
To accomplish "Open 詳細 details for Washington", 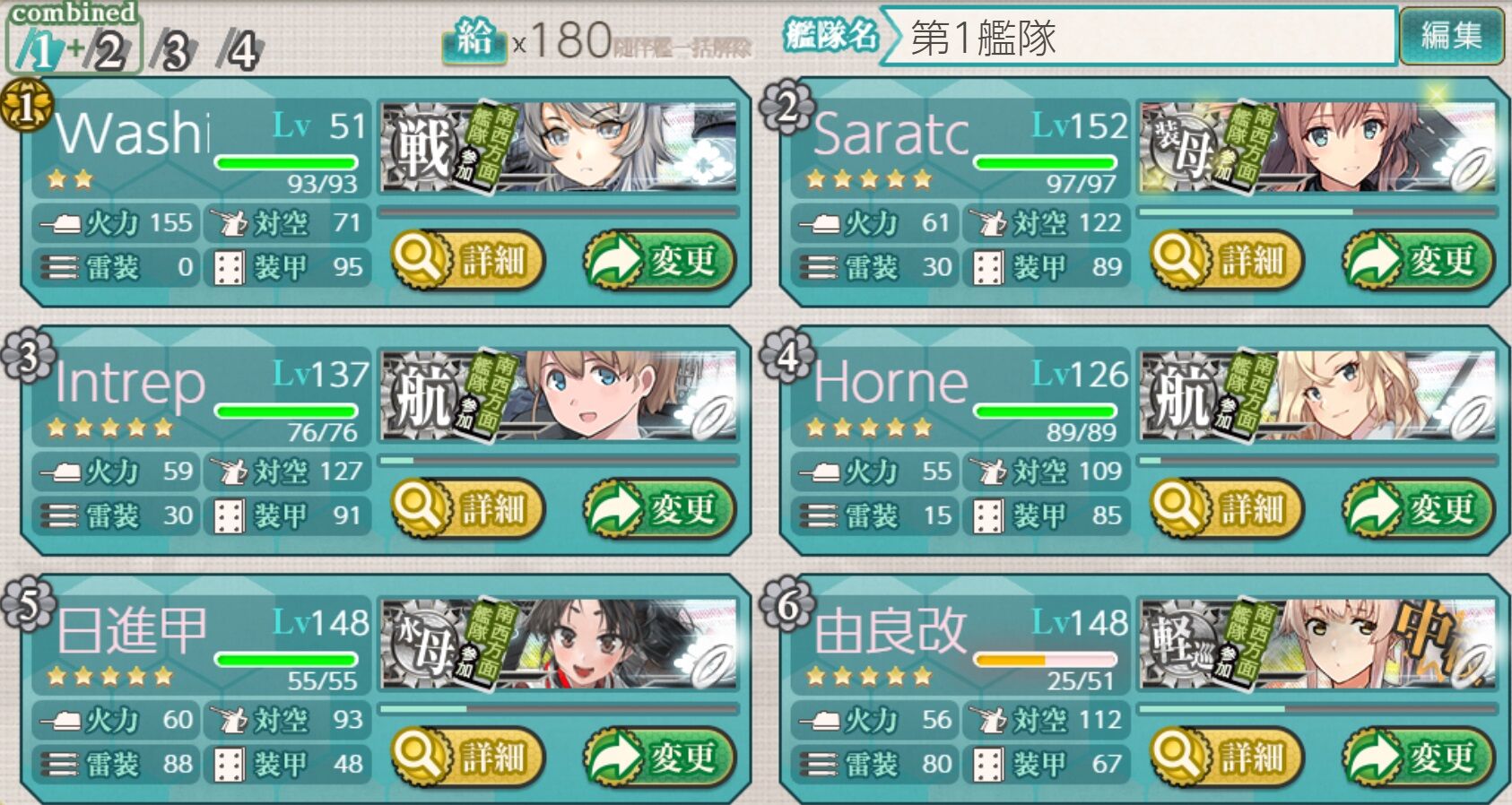I will tap(467, 259).
